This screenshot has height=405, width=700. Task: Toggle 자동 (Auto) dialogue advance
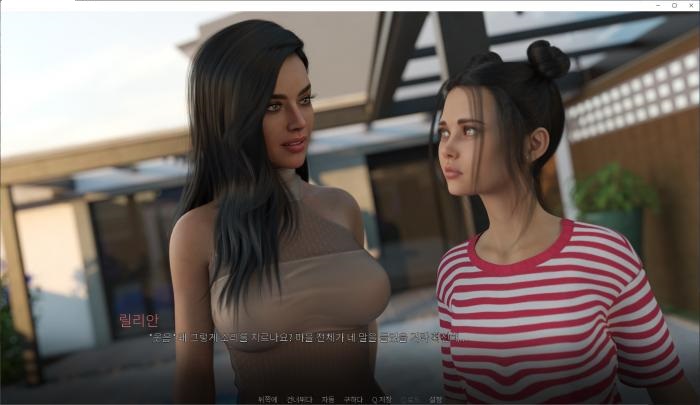328,399
